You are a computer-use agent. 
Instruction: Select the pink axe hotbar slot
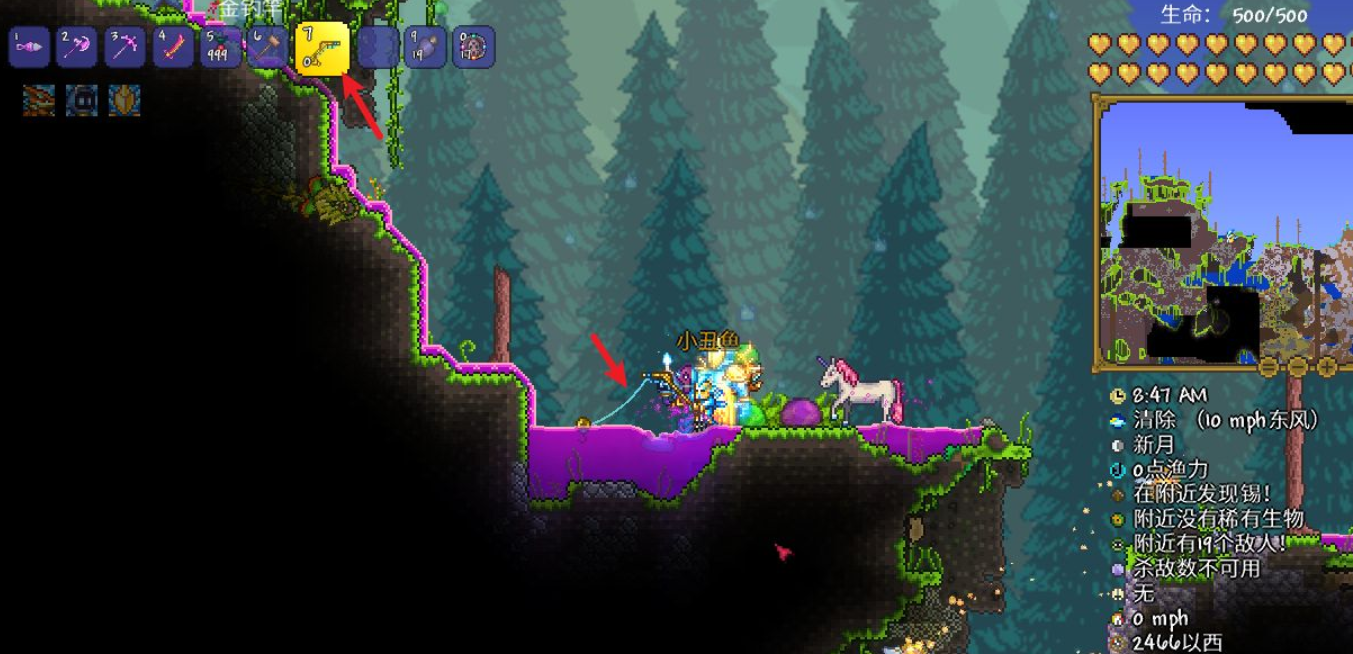78,47
